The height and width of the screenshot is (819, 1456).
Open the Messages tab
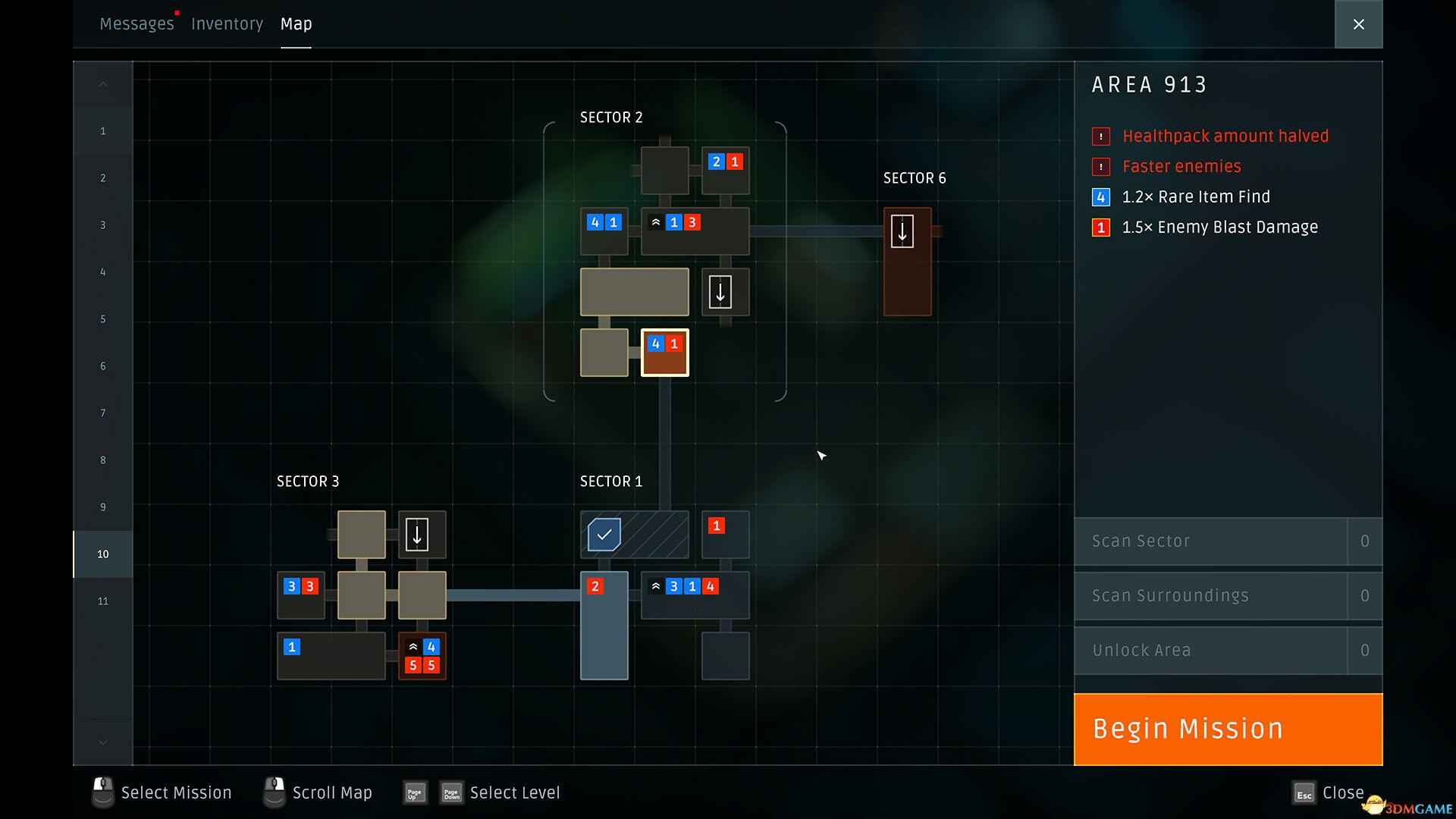[x=137, y=24]
